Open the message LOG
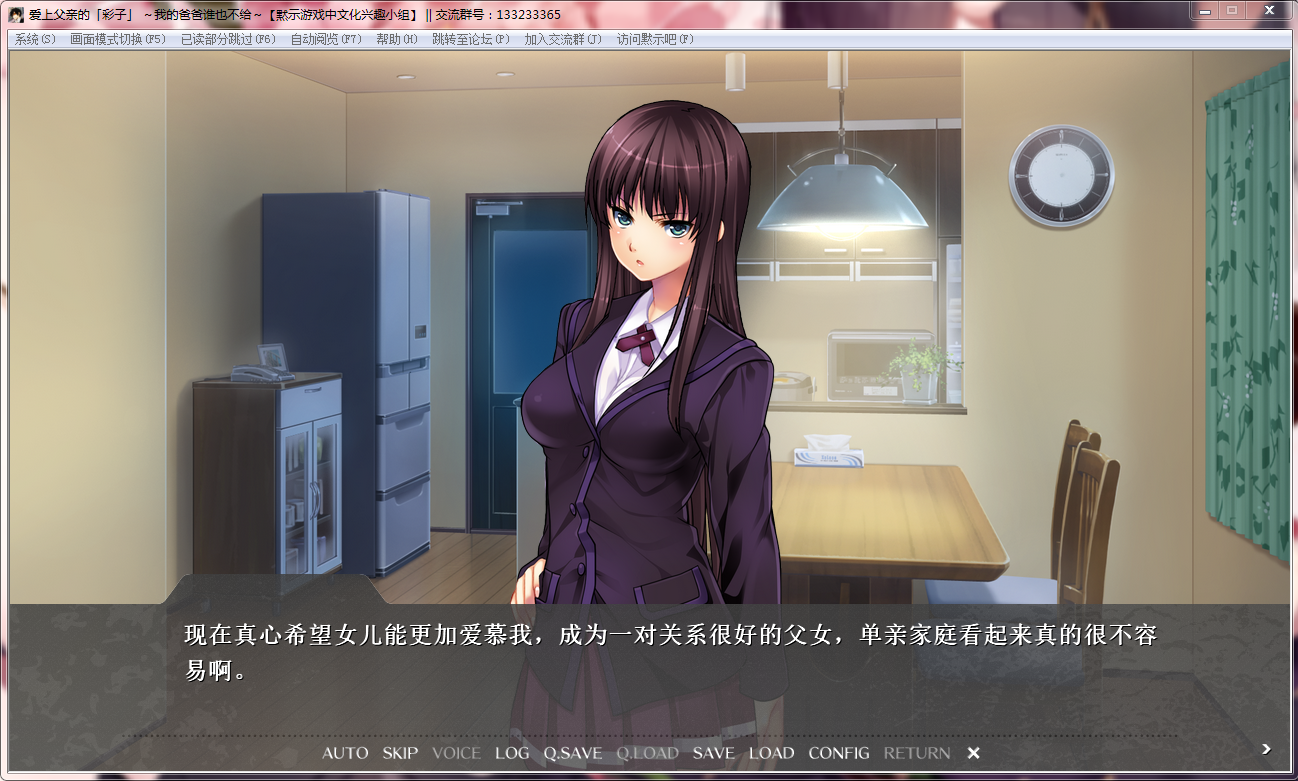Screen dimensions: 1298x781 (x=512, y=753)
